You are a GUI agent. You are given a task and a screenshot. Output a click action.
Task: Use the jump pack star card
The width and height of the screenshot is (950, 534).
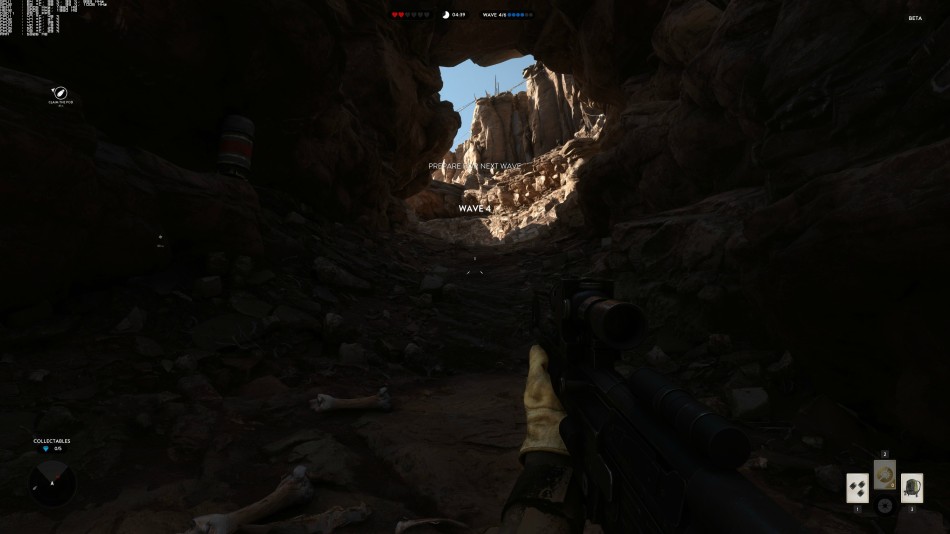911,488
